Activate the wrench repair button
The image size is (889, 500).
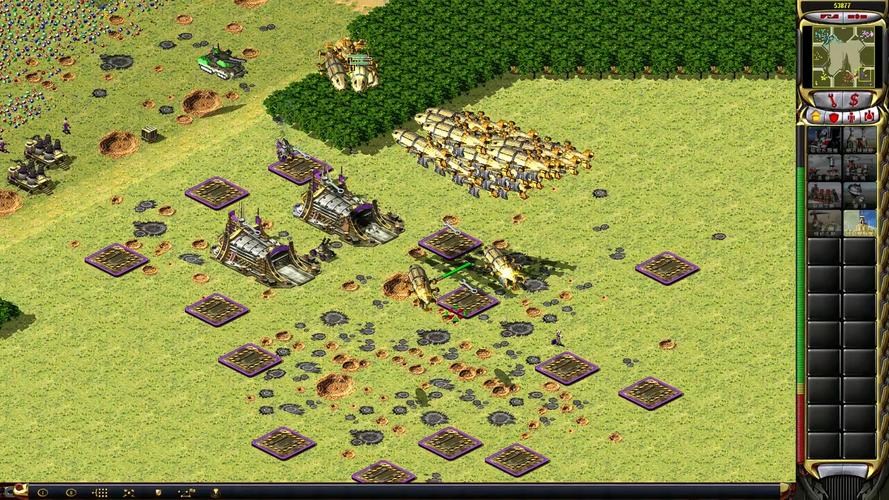pyautogui.click(x=831, y=99)
